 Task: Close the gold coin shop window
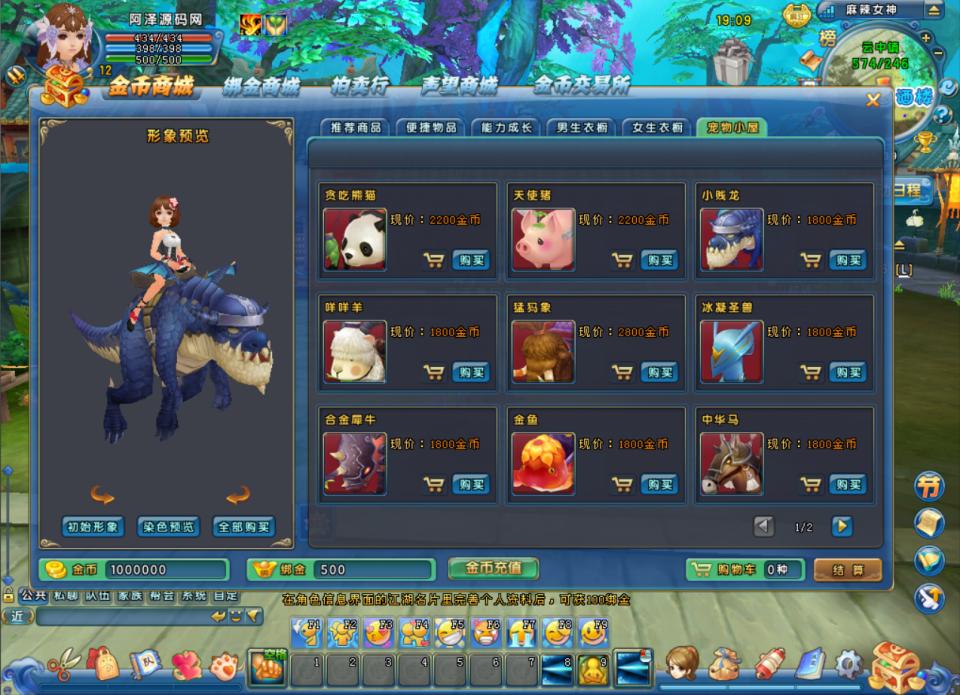873,100
